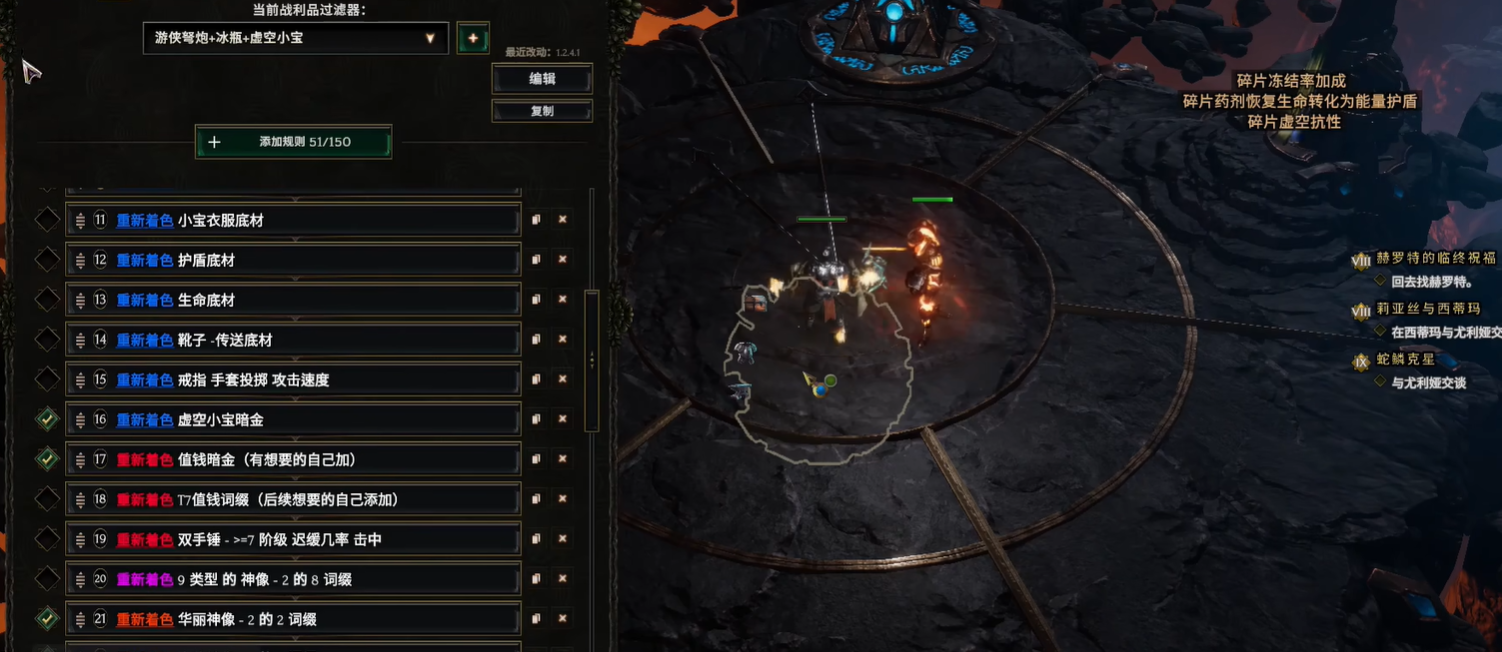Viewport: 1502px width, 652px height.
Task: Duplicate rule 15 戒指 手套投掷 攻击速度
Action: point(537,379)
